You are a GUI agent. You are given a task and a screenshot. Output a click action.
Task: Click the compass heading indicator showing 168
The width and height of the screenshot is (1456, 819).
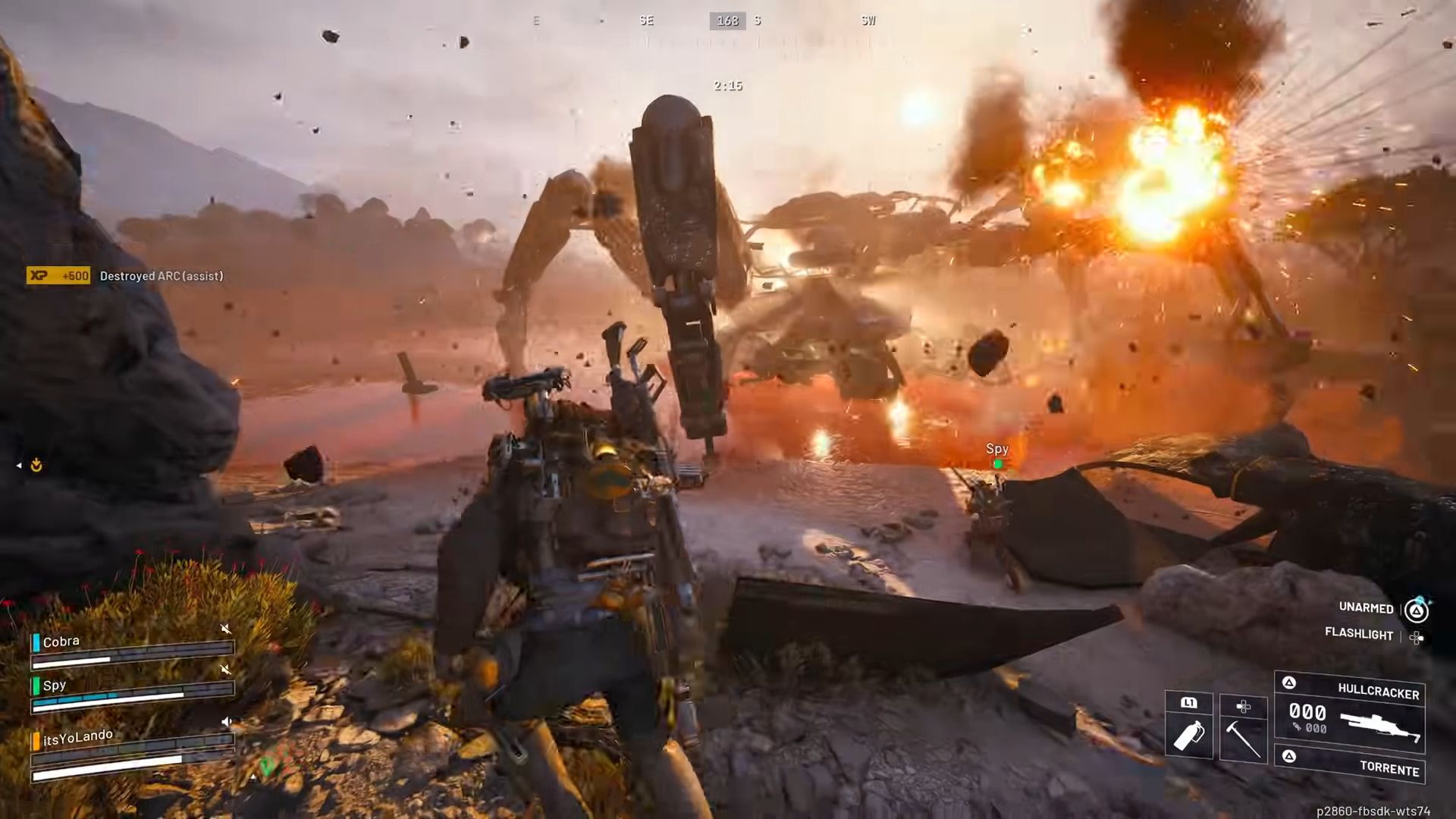click(x=727, y=20)
